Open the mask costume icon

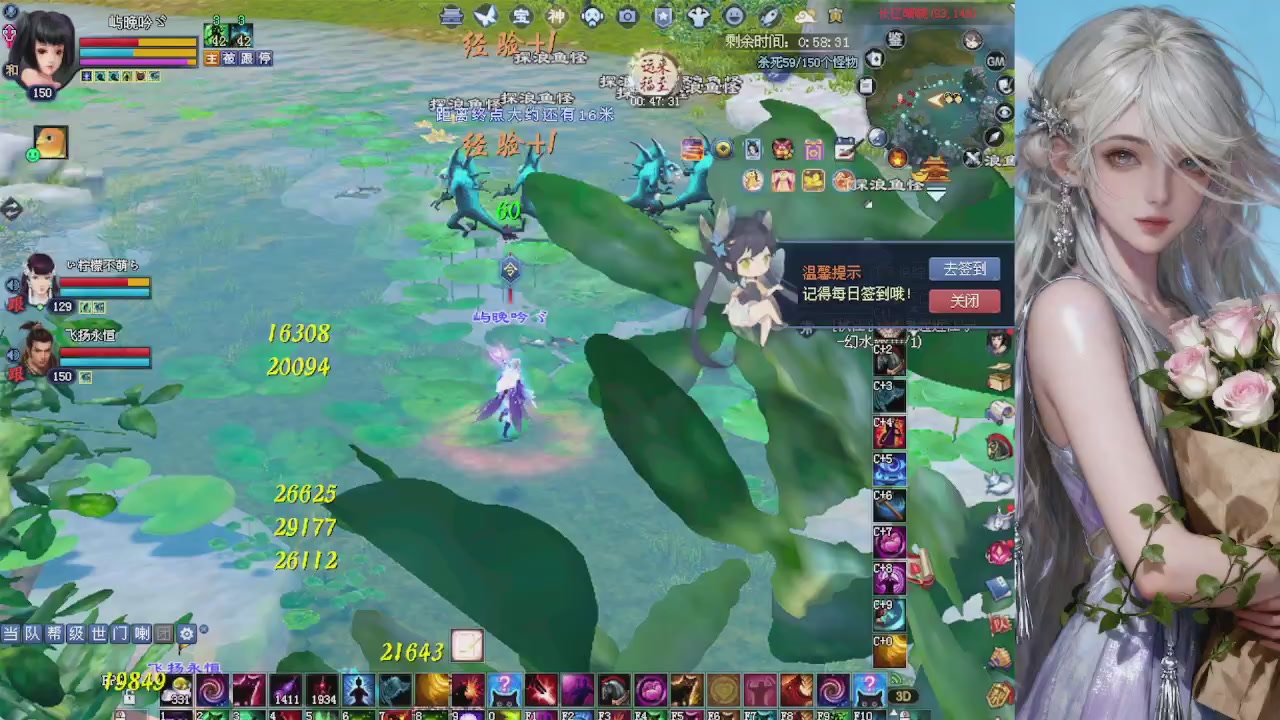[x=593, y=16]
